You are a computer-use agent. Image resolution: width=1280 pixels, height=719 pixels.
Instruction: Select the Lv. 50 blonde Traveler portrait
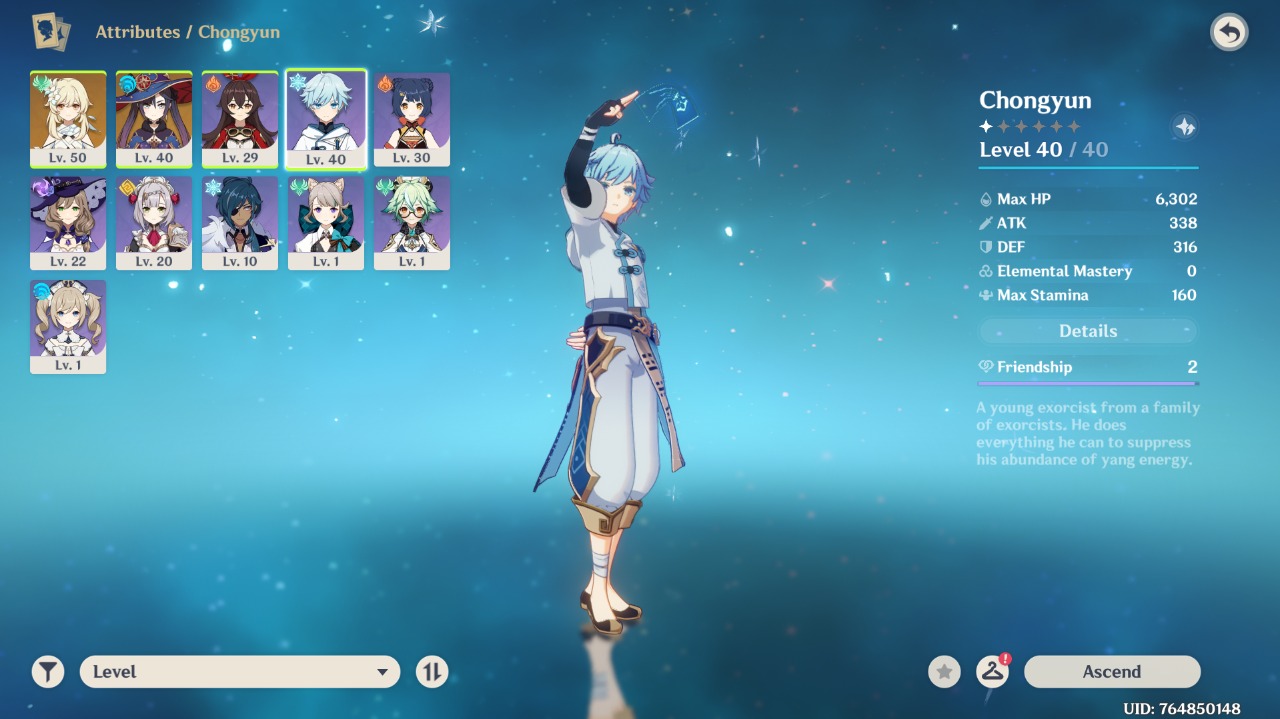coord(68,119)
